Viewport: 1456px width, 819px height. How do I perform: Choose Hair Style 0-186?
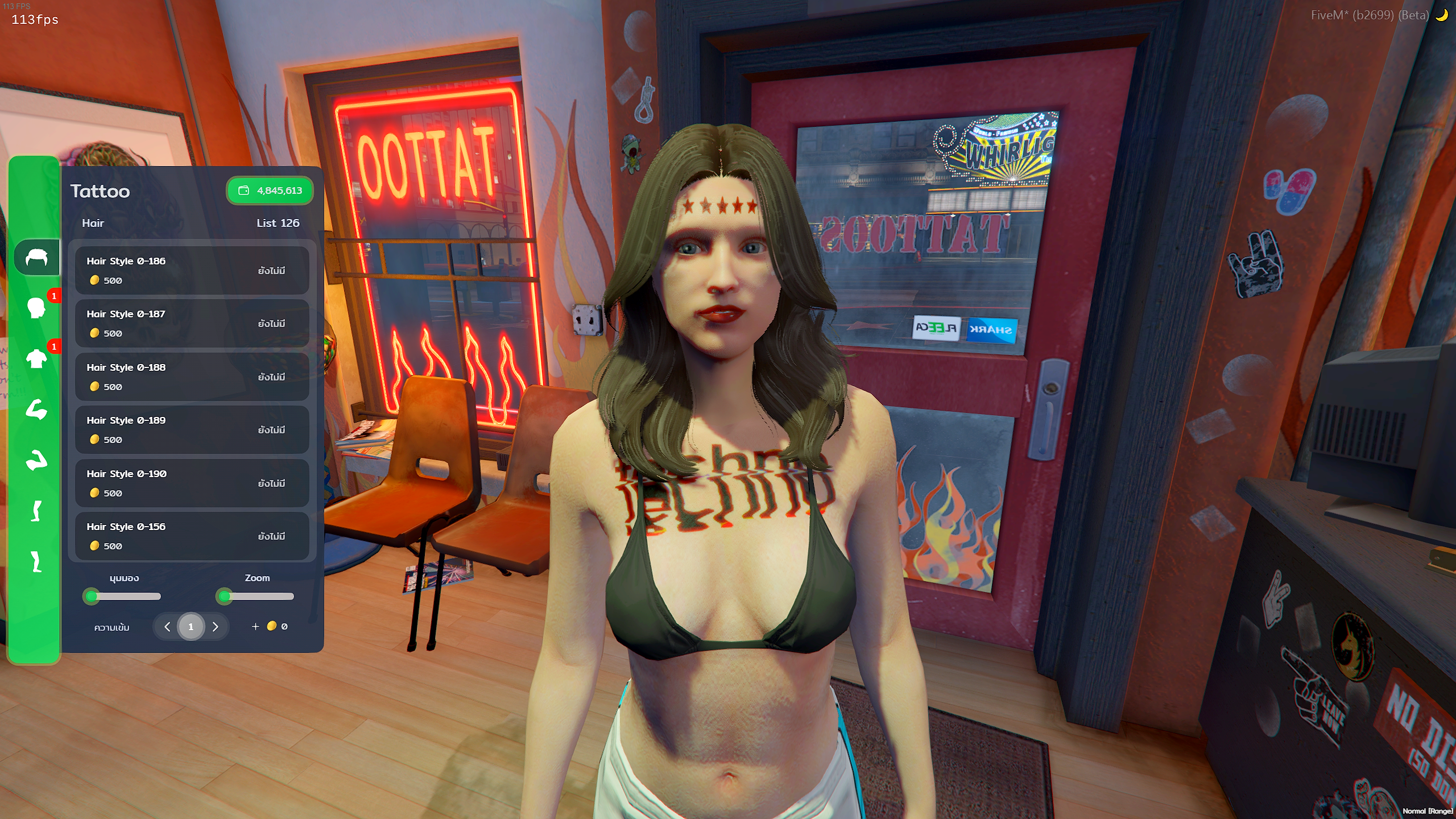coord(192,270)
